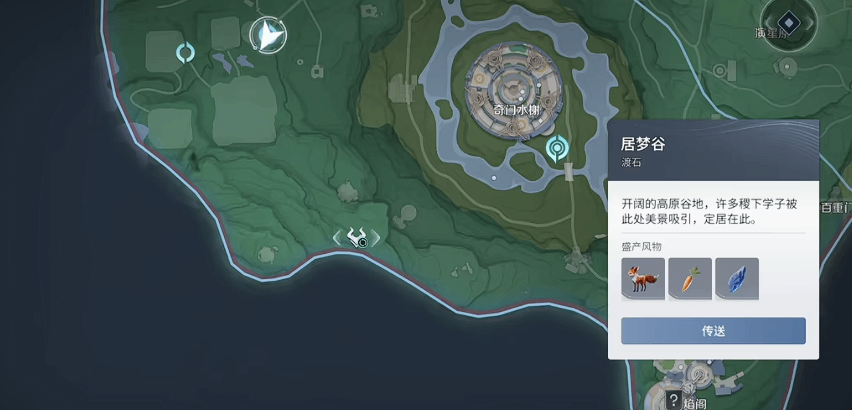
Task: Select the cyan circular-arrows map marker
Action: click(185, 52)
